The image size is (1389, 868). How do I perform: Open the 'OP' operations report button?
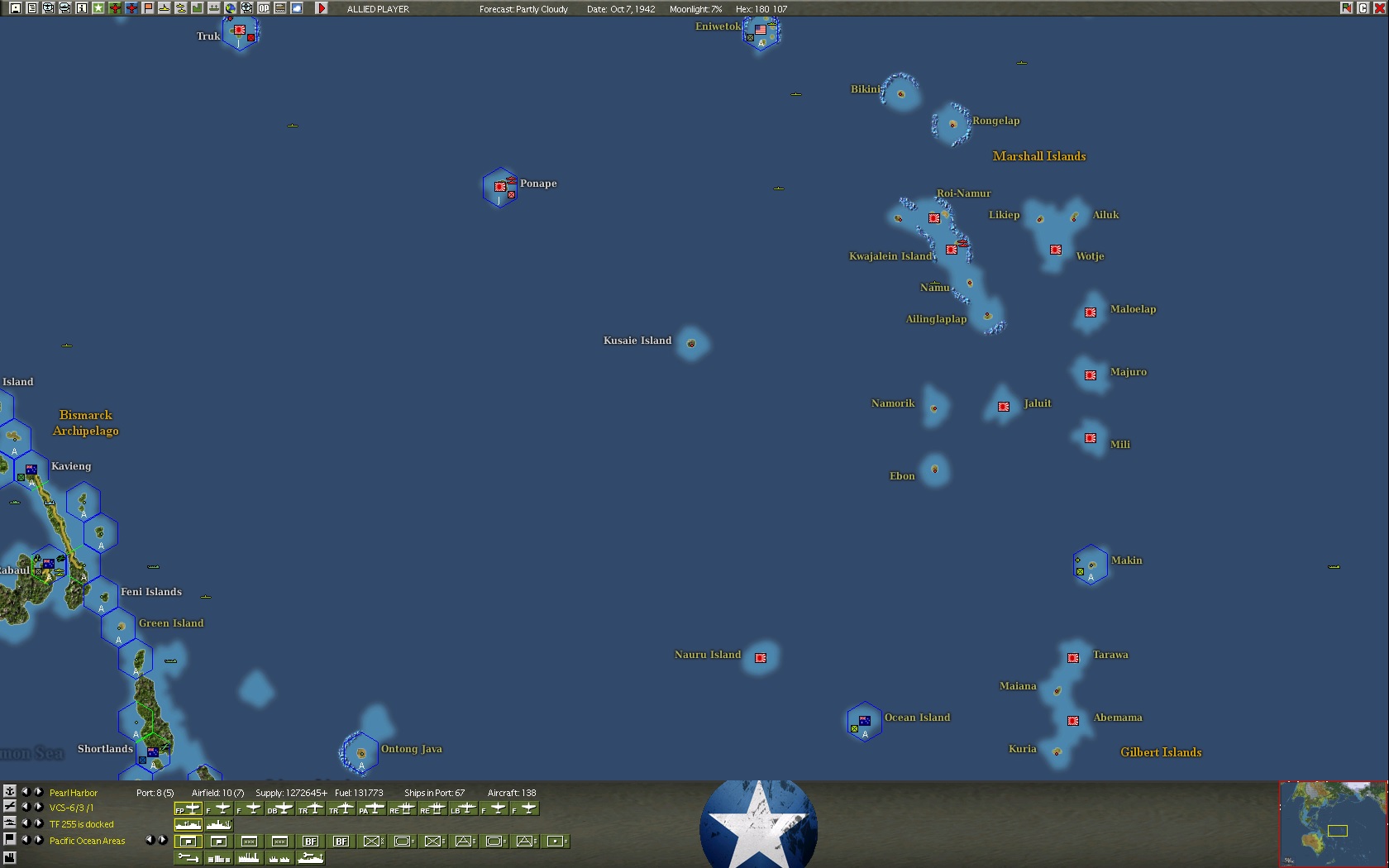(x=263, y=8)
